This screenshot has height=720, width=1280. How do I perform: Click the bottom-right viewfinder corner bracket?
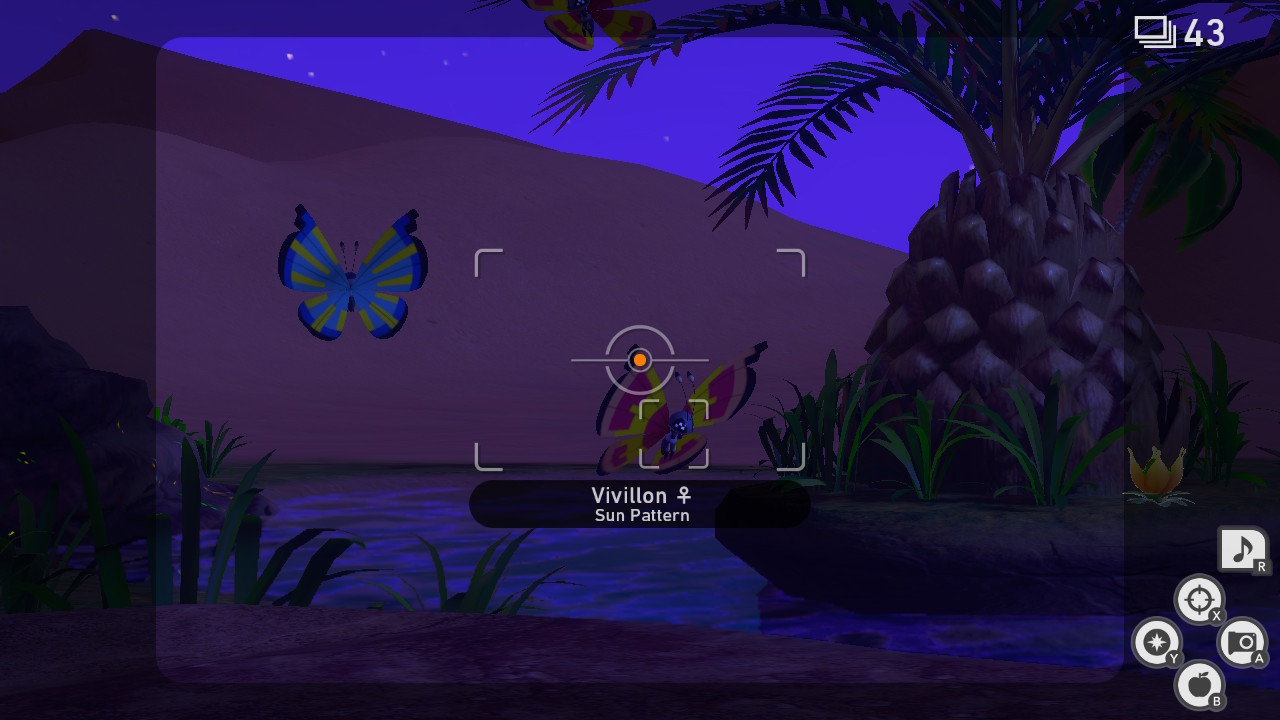[x=793, y=458]
